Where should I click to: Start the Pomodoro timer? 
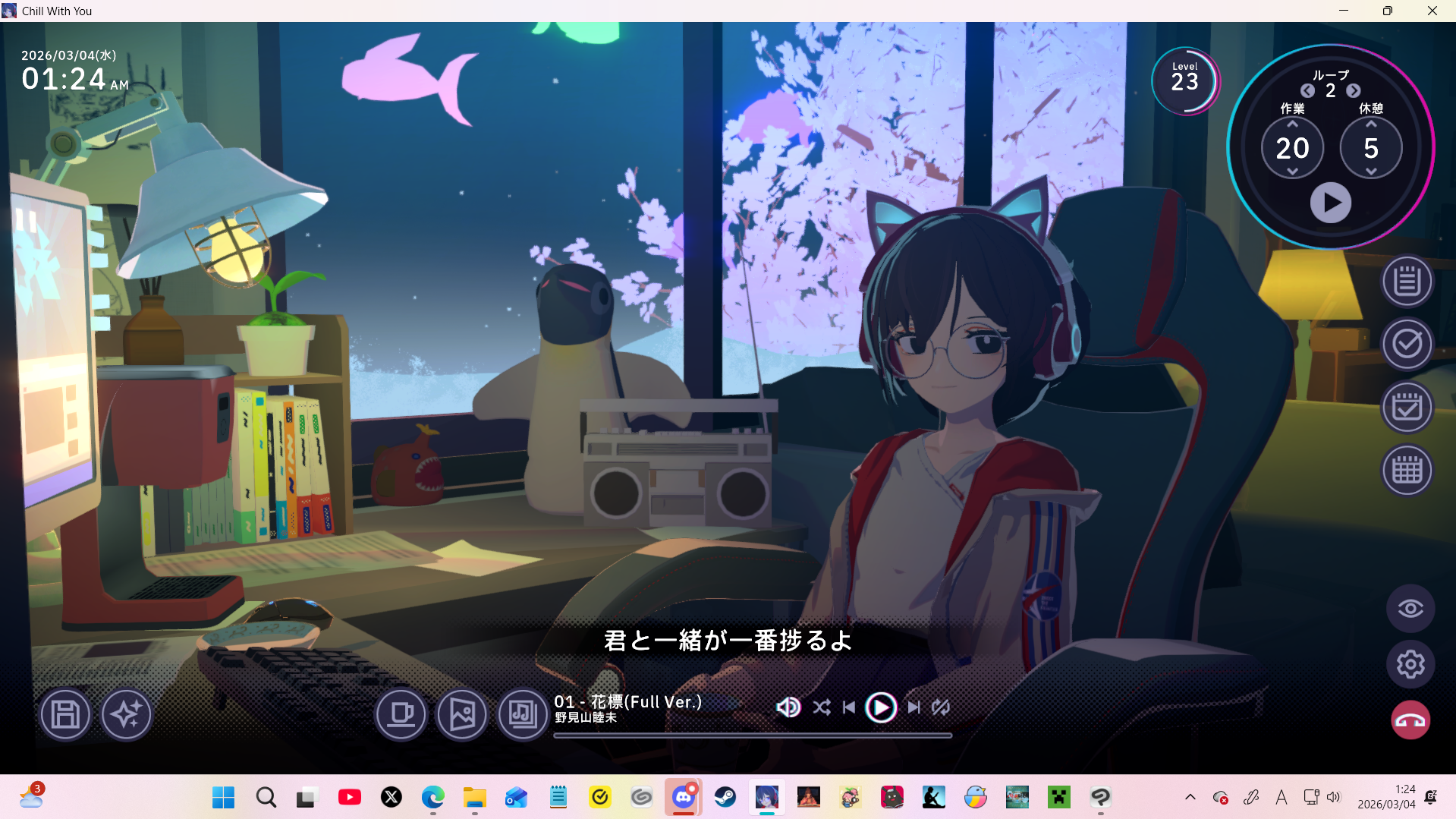1330,203
